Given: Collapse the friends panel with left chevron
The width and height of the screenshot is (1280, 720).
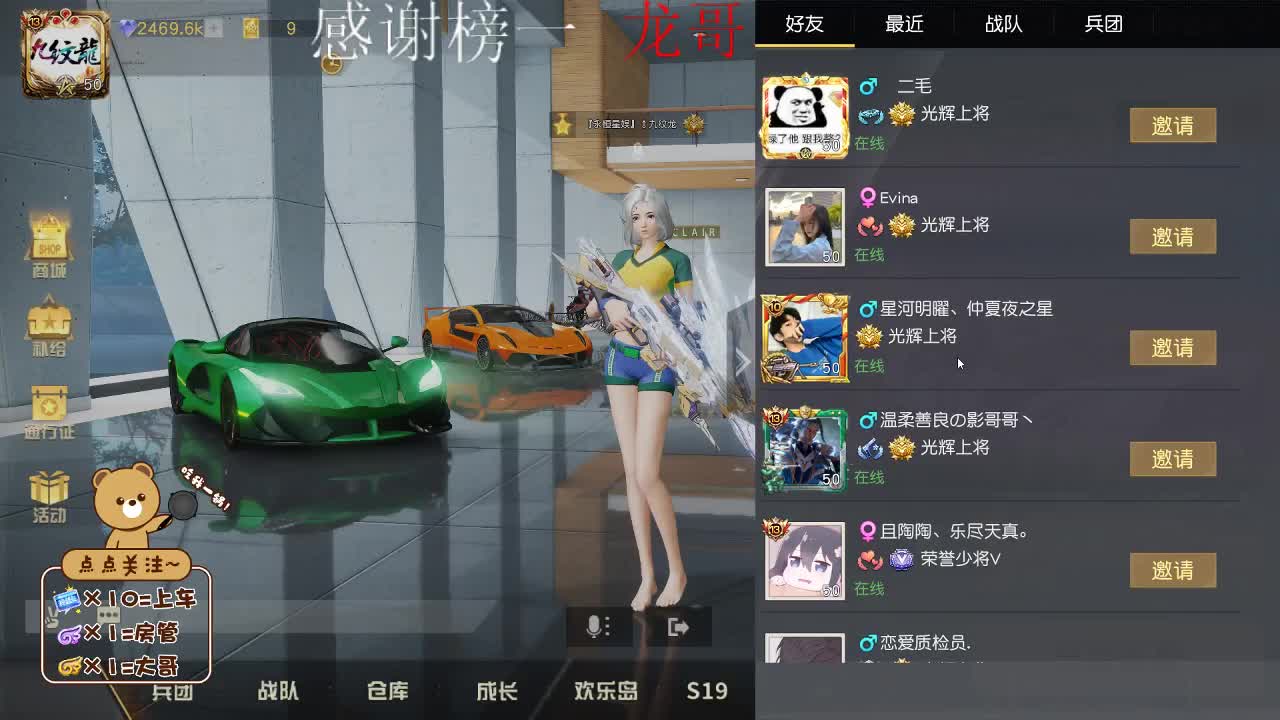Looking at the screenshot, I should click(x=744, y=360).
